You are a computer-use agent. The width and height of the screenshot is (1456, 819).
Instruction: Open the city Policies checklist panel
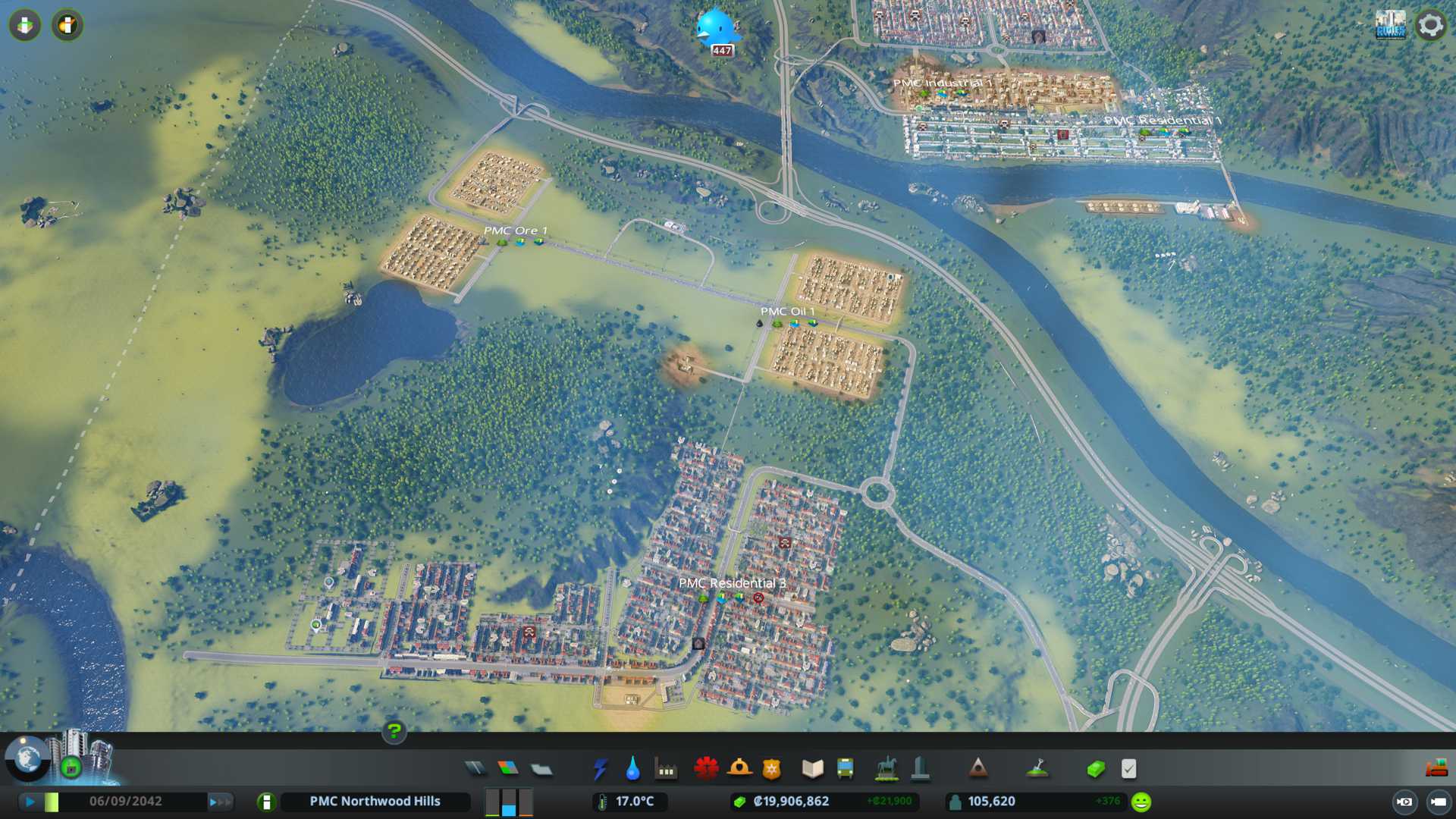1128,769
